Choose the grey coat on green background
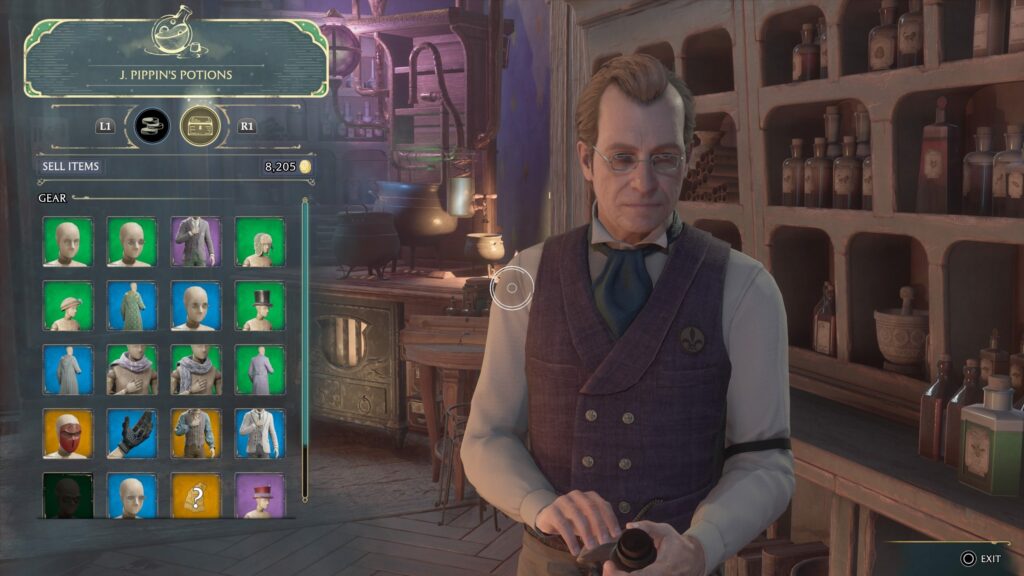This screenshot has width=1024, height=576. point(260,370)
